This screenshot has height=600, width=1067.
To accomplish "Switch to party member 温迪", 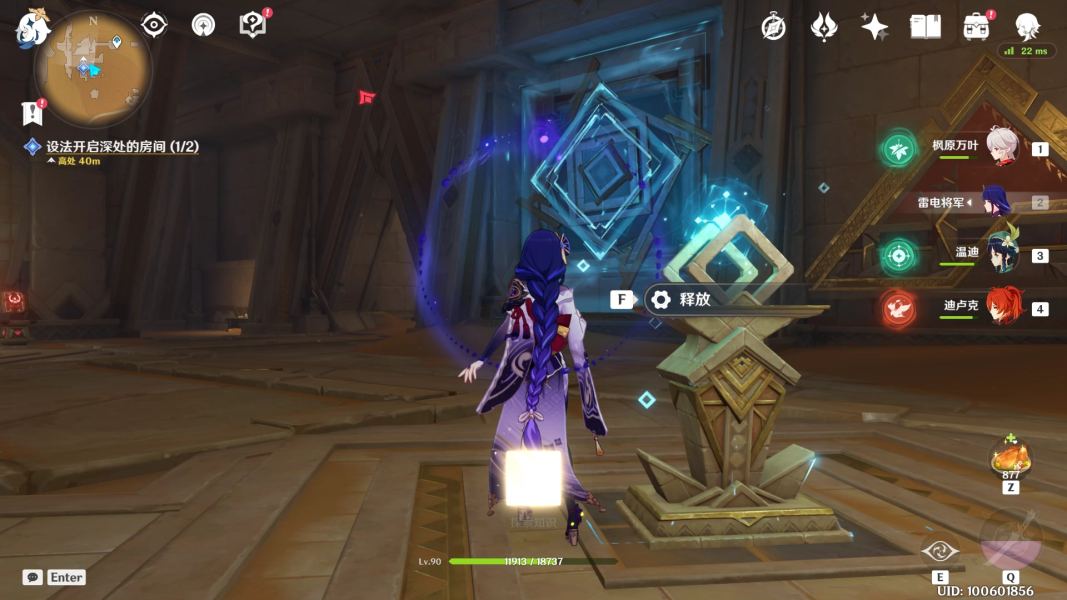I will point(1001,254).
